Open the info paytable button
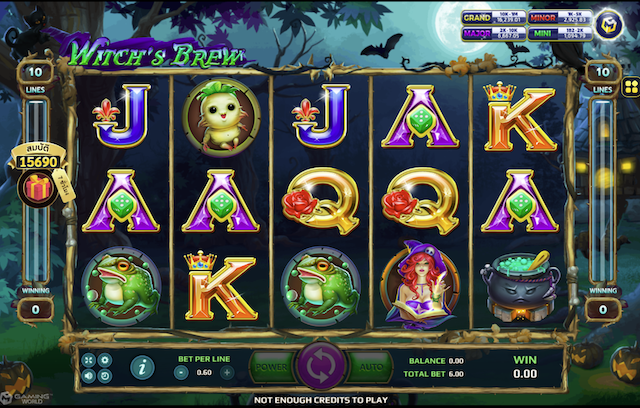 coord(143,366)
